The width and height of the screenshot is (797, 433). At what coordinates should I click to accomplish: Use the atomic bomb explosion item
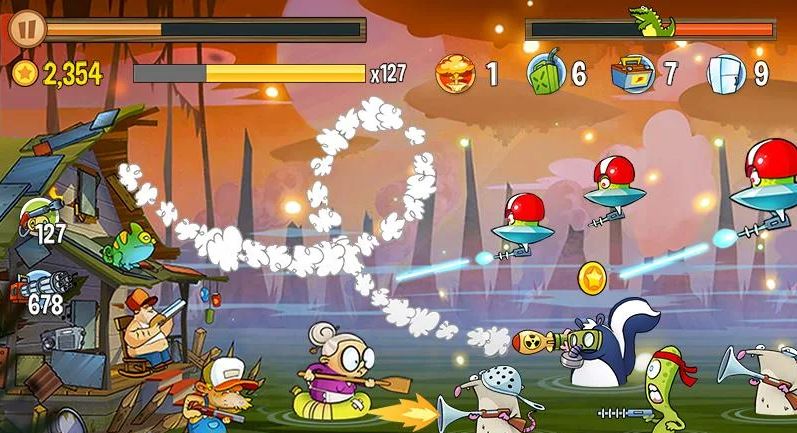(x=455, y=73)
